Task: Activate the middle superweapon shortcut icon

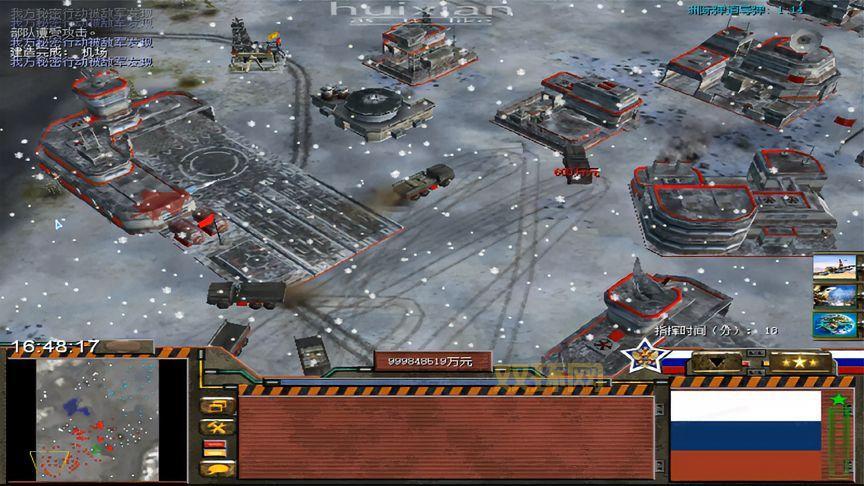Action: point(838,296)
